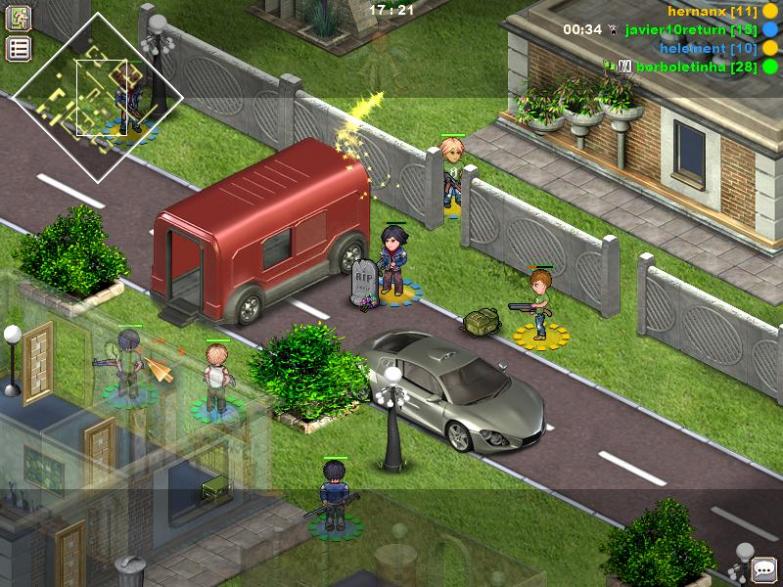Click the diamond-shaped minimap
This screenshot has width=783, height=587.
[98, 97]
